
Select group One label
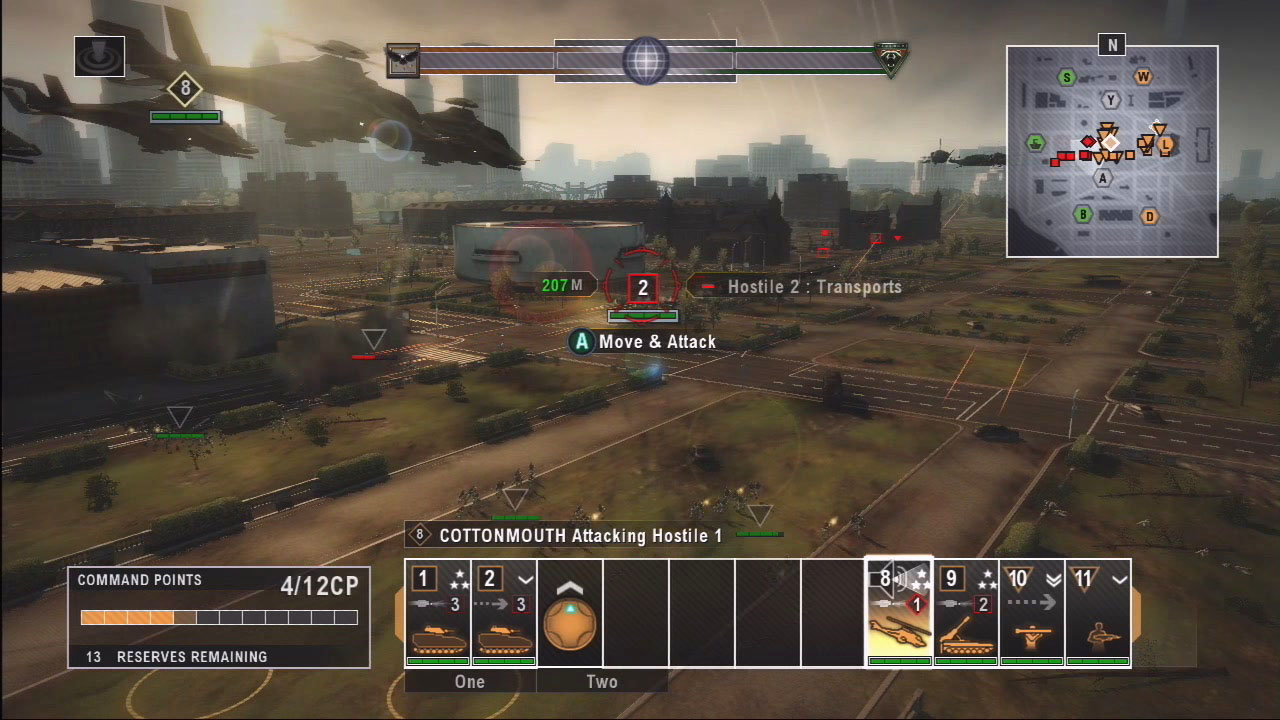coord(470,682)
